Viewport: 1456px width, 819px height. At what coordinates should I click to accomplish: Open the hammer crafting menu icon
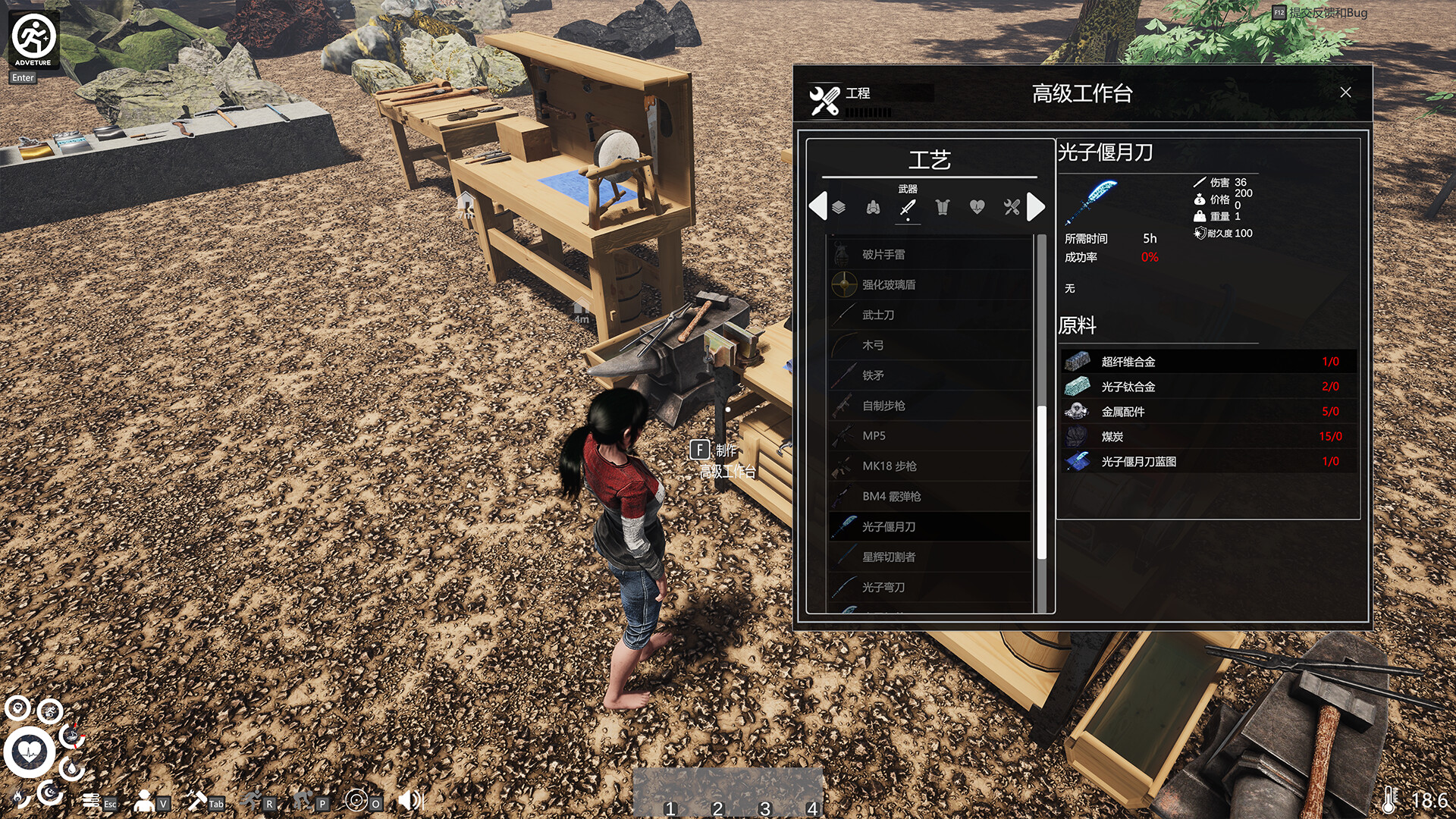[x=197, y=800]
